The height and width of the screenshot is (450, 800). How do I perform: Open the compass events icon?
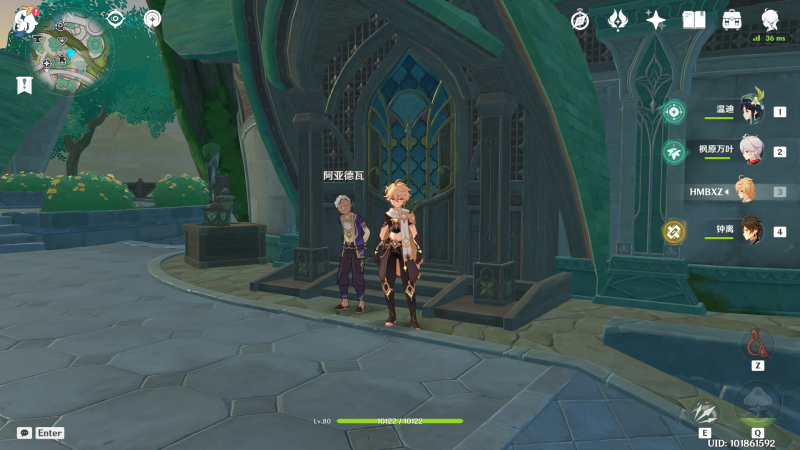coord(580,20)
